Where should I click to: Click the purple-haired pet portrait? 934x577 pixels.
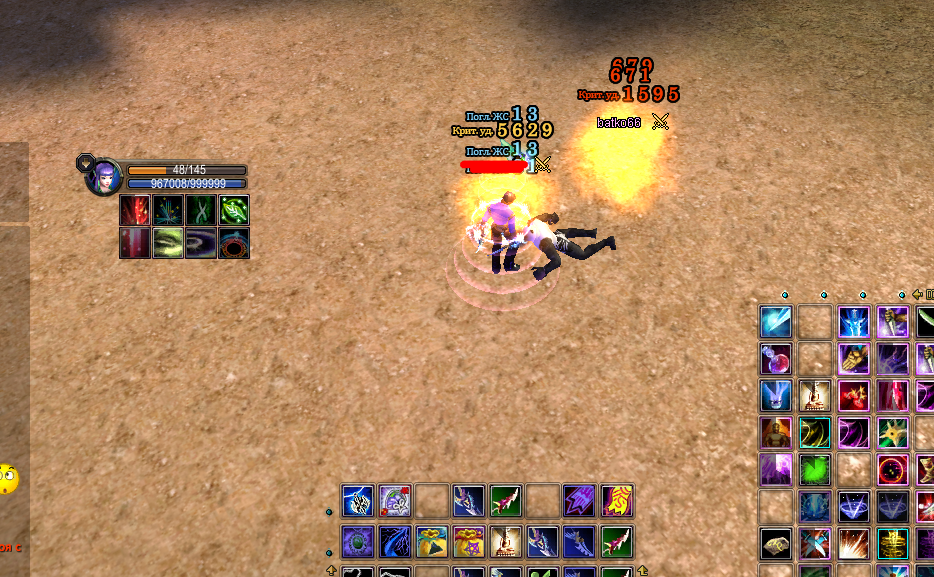point(104,177)
